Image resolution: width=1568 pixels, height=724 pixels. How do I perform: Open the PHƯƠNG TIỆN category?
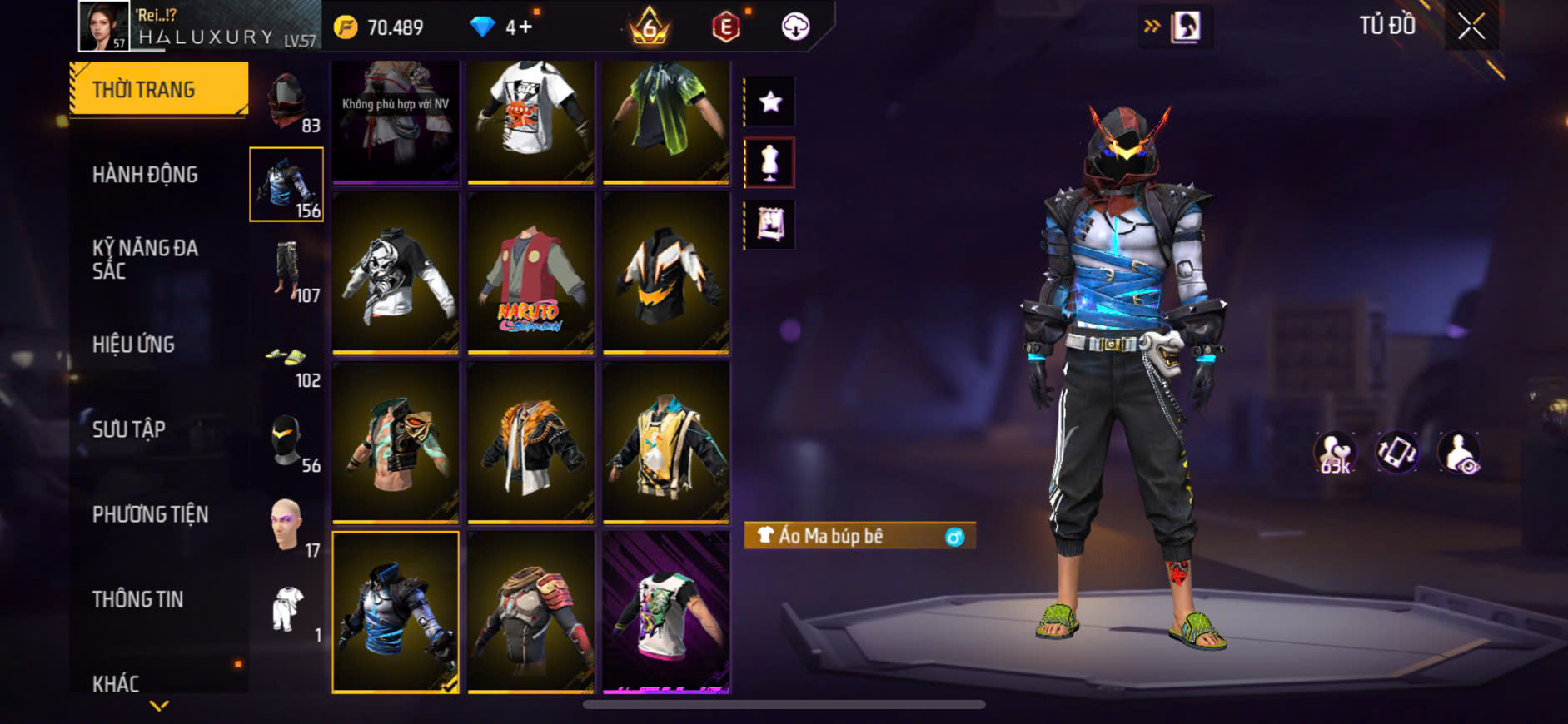click(150, 514)
